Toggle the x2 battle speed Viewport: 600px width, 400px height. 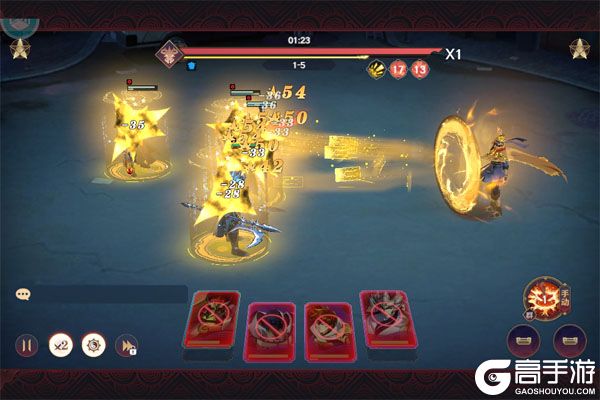coord(60,345)
